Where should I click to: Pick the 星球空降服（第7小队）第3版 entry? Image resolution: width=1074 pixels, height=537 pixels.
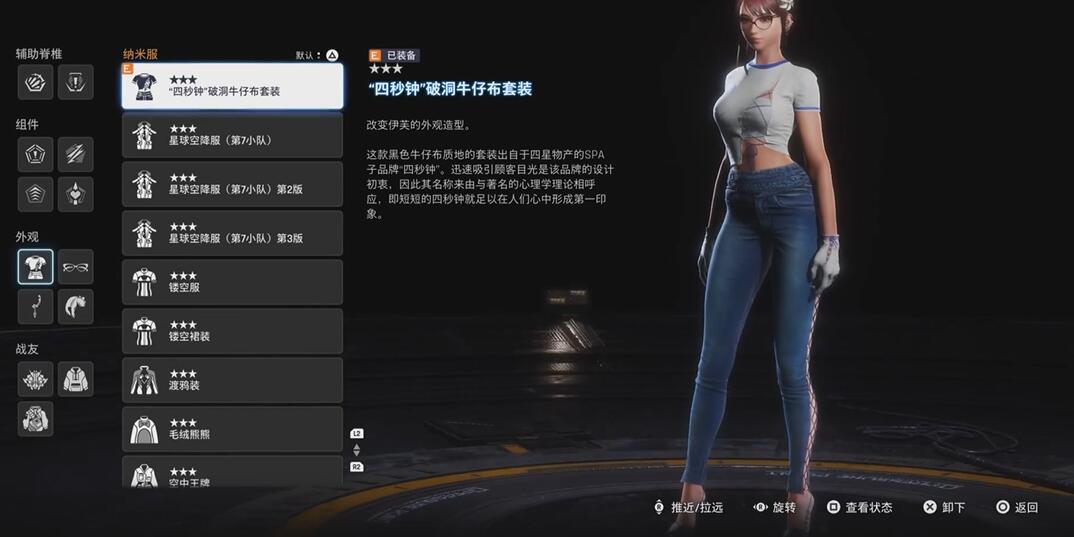coord(232,233)
